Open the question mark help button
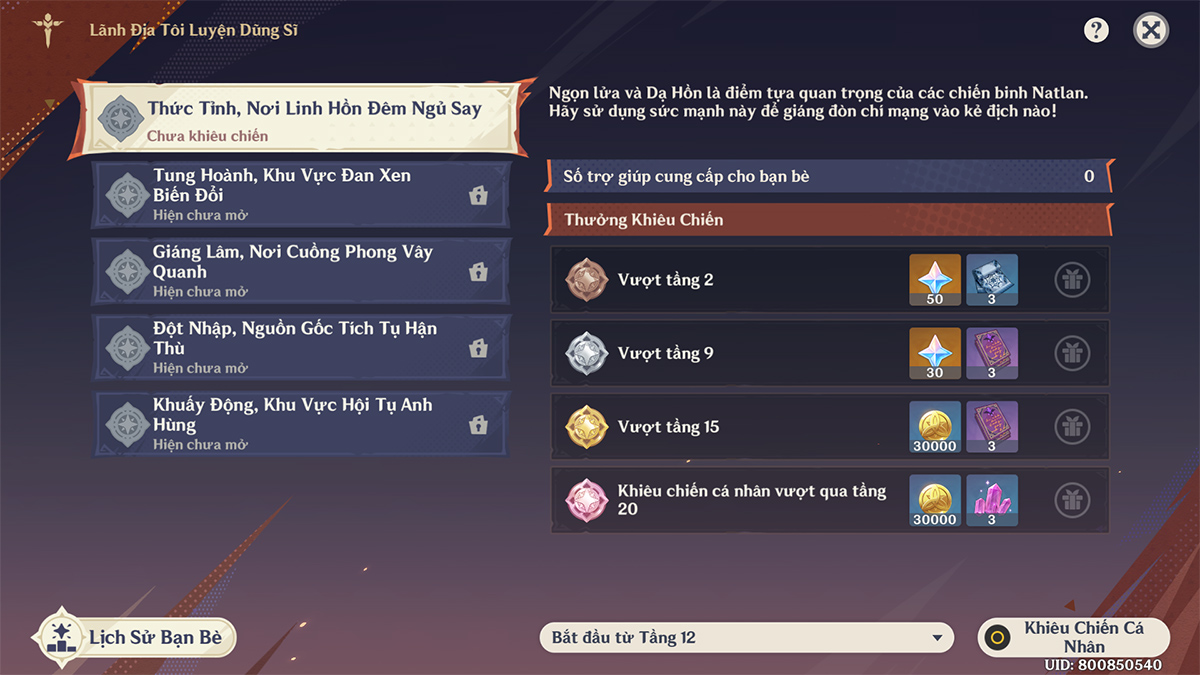The image size is (1200, 675). [x=1096, y=30]
